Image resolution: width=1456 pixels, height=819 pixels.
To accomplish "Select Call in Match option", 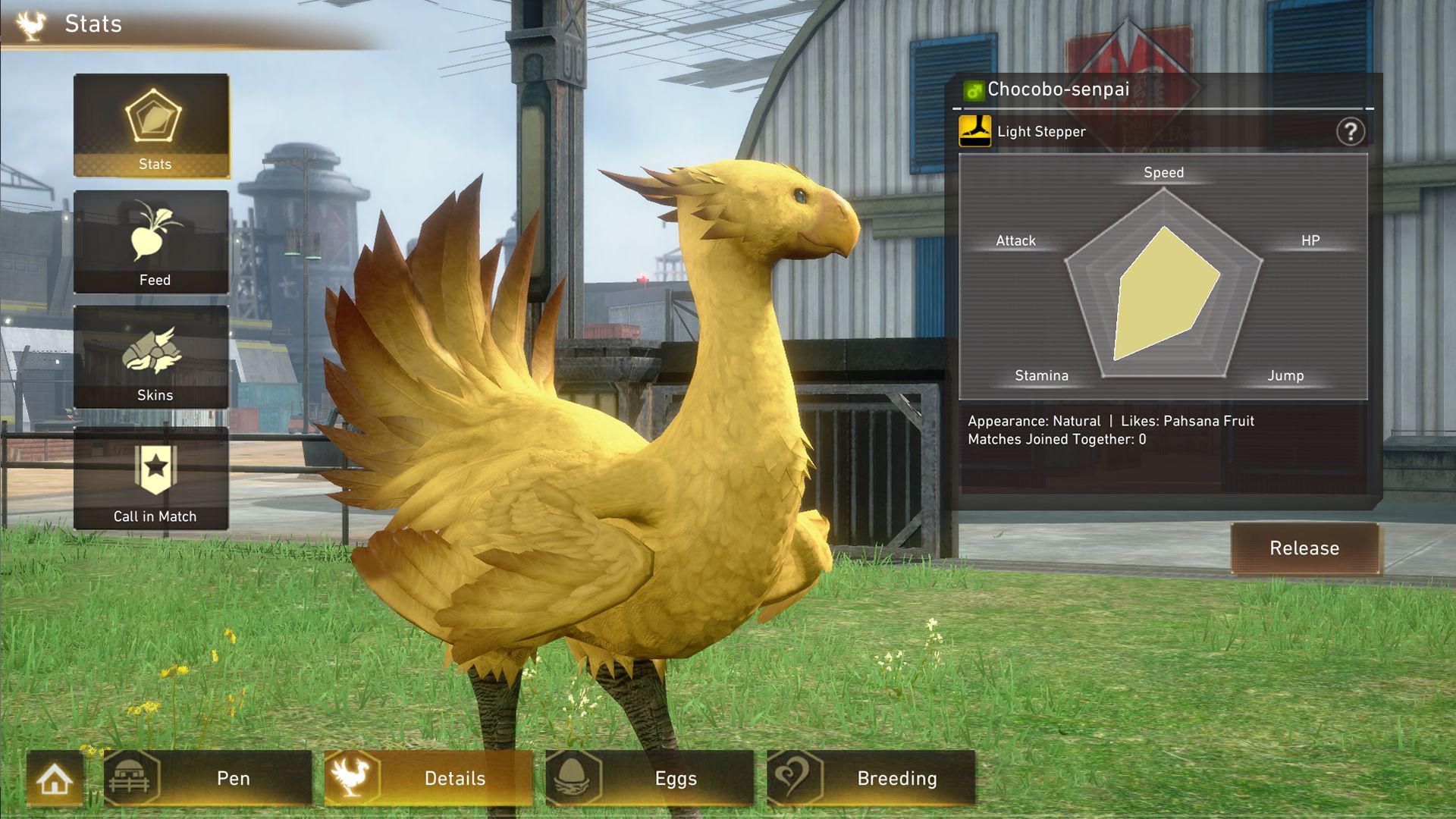I will pos(152,479).
